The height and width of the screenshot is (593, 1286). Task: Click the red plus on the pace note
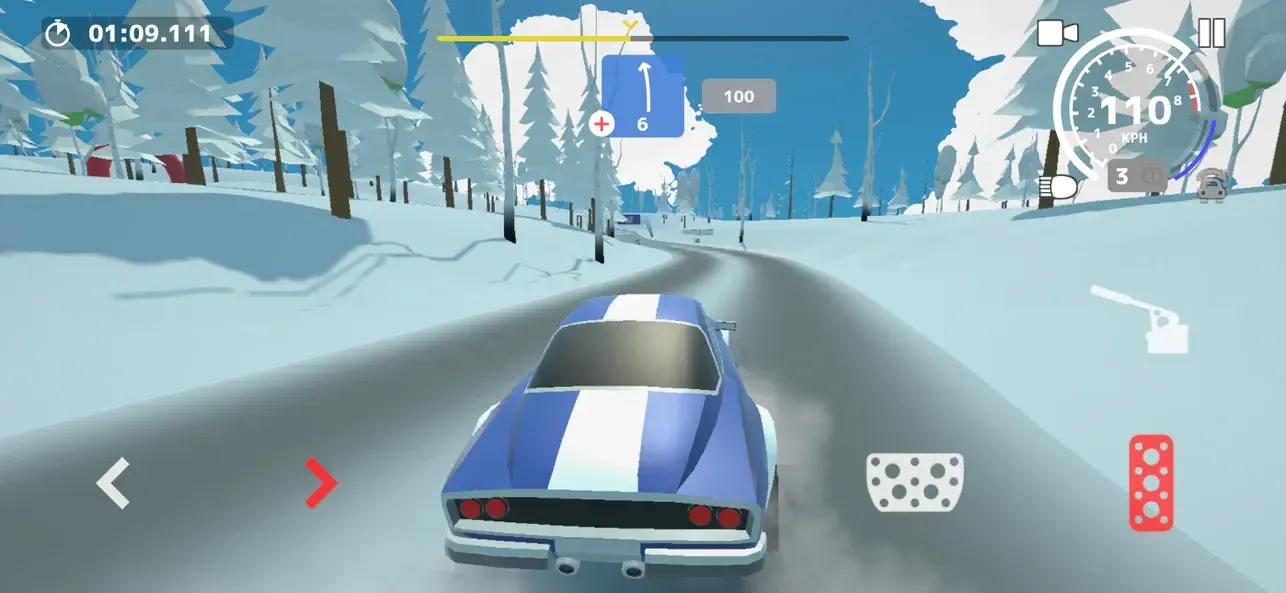[x=602, y=124]
